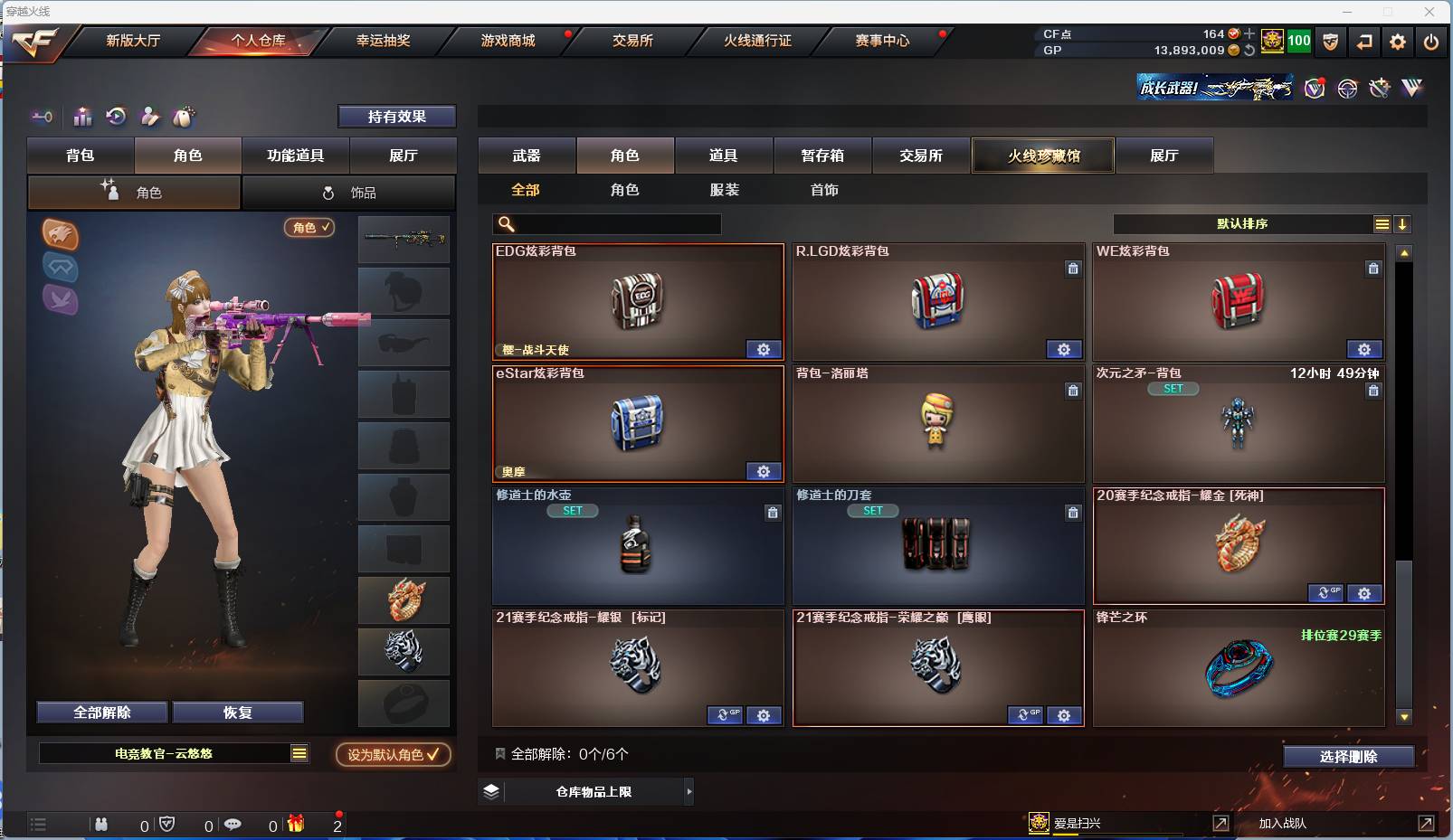Open the stats ranking icon in the top-left toolbar
1453x840 pixels.
pyautogui.click(x=82, y=116)
